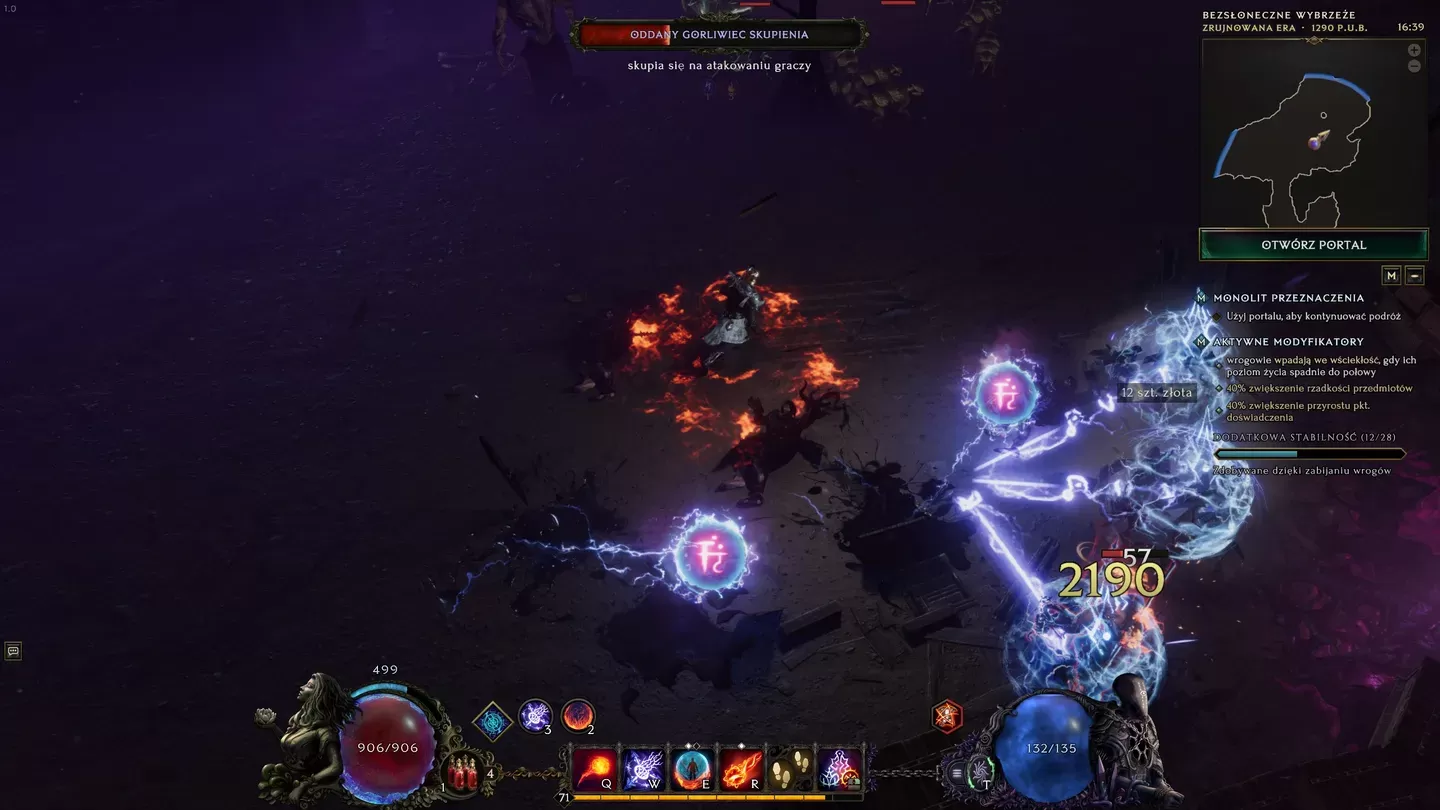Trigger the flaming meteor skill on slot R
Image resolution: width=1440 pixels, height=810 pixels.
[741, 770]
